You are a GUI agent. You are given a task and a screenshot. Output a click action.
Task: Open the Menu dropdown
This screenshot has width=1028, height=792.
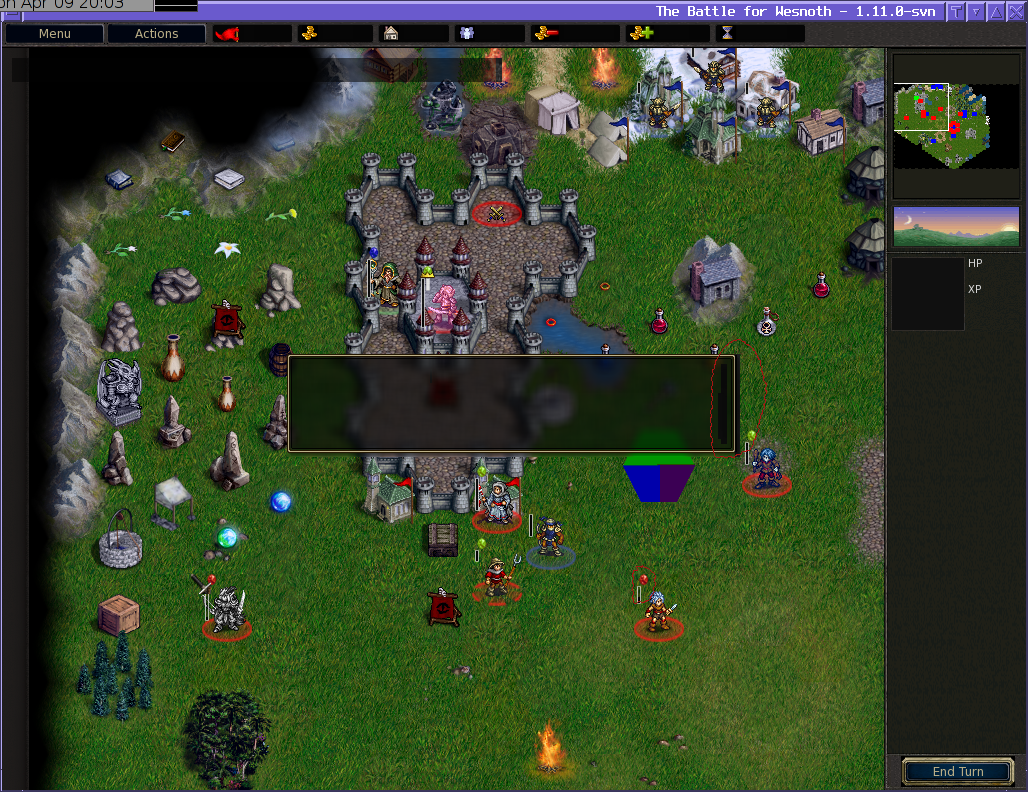(x=55, y=34)
